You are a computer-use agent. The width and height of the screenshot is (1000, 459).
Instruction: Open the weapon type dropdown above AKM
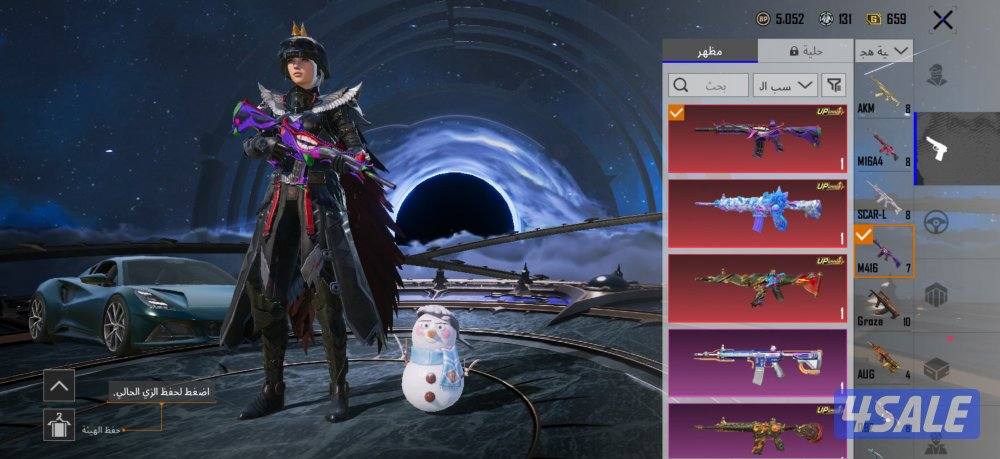click(884, 50)
